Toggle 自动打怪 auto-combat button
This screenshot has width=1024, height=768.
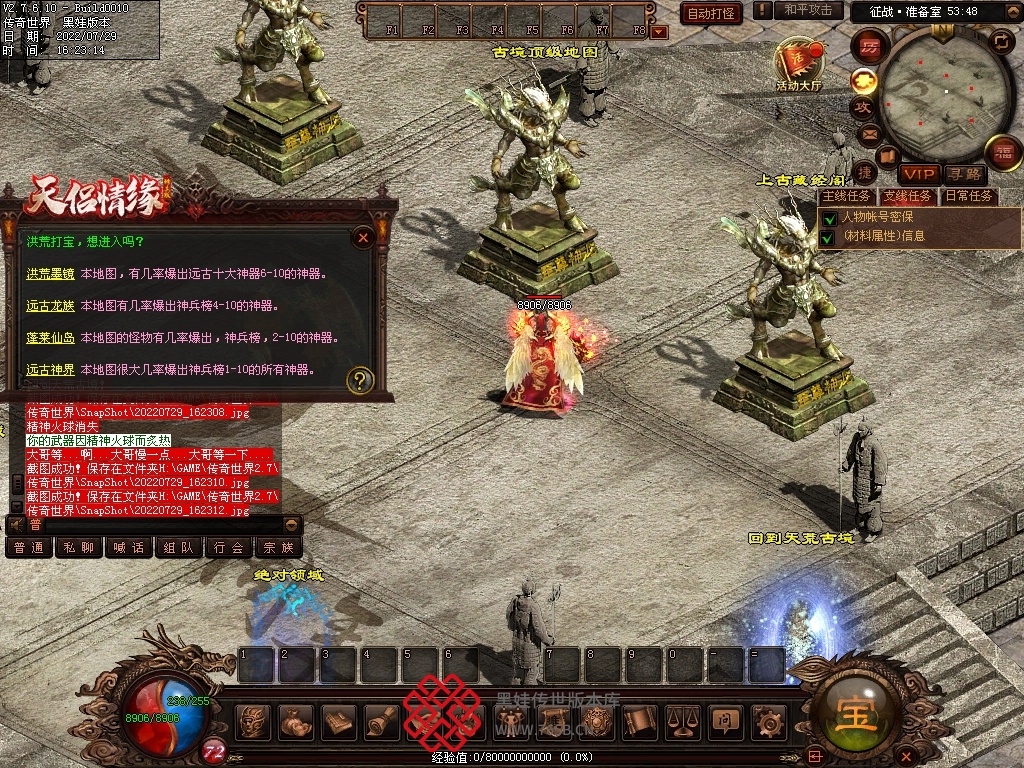711,14
